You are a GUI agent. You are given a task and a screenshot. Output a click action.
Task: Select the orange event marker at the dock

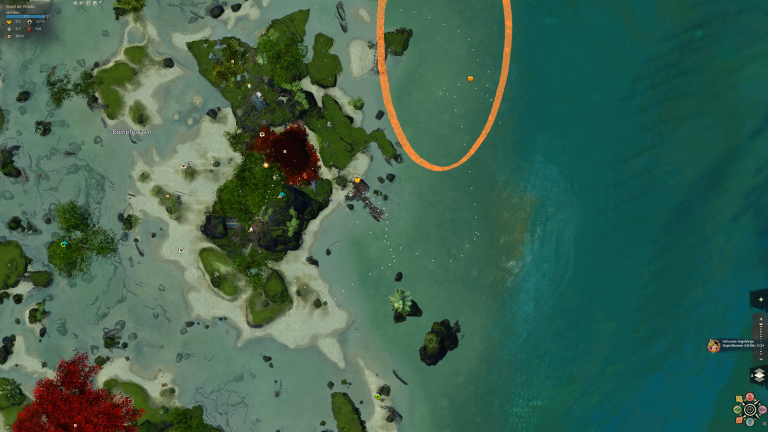click(x=357, y=181)
